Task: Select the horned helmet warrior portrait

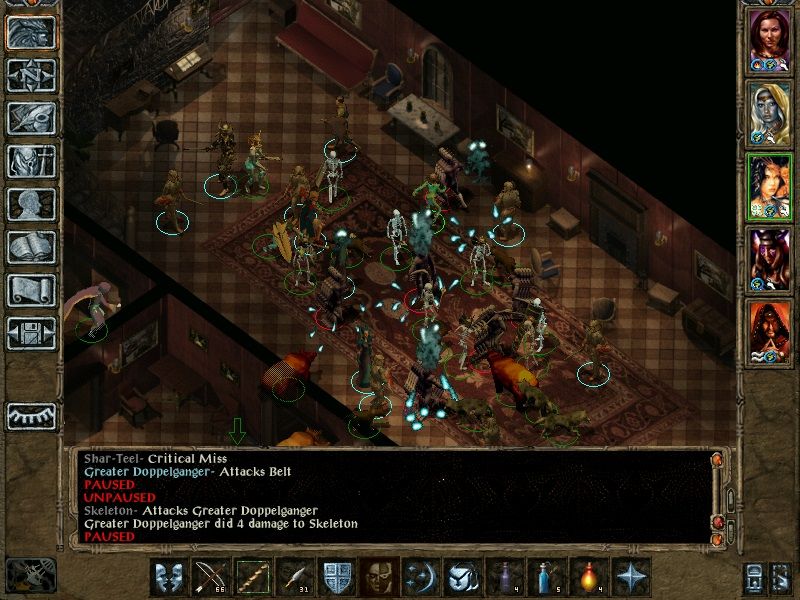Action: tap(769, 258)
